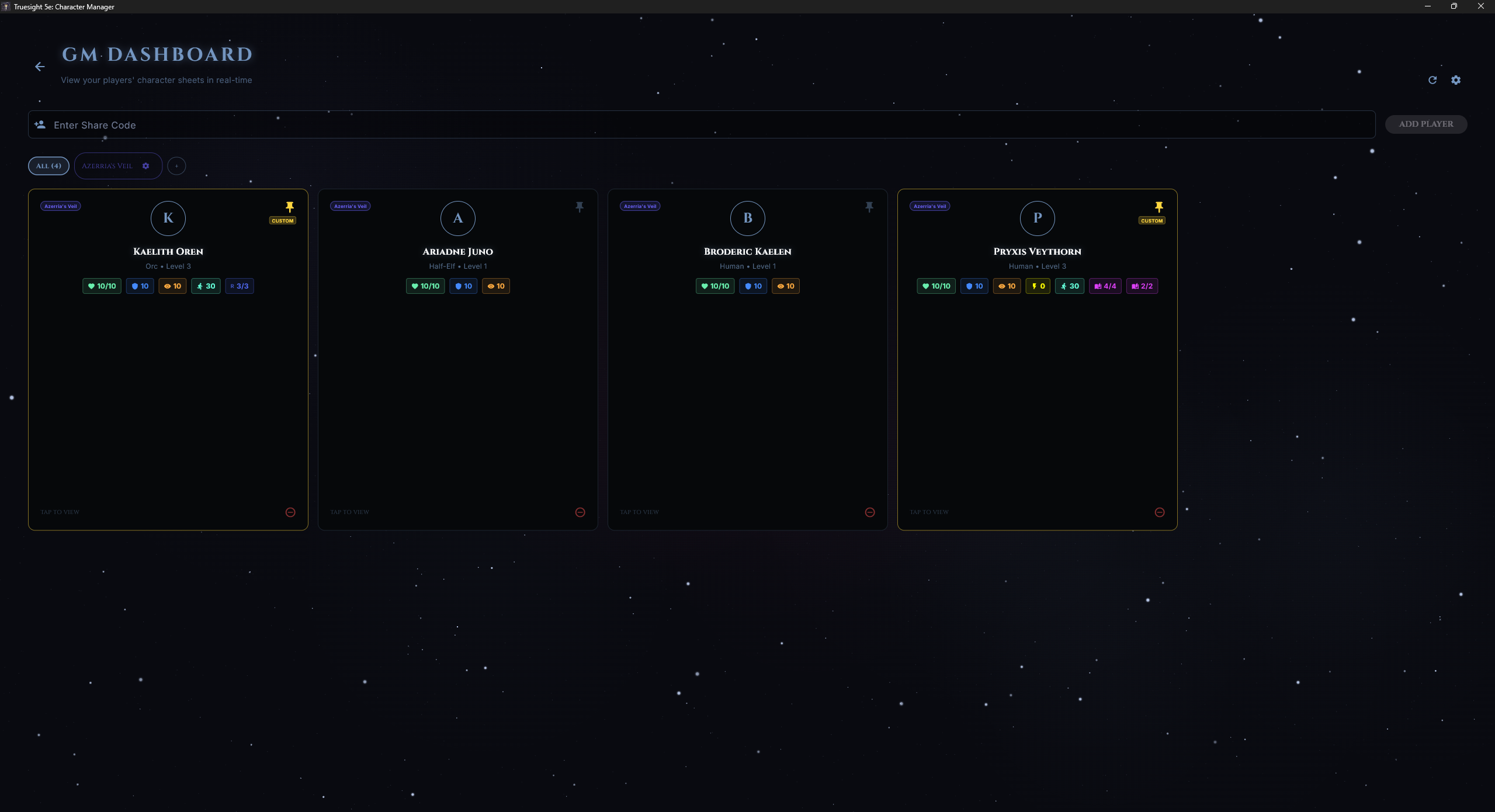Click the add-player icon in the share code field

pyautogui.click(x=40, y=124)
